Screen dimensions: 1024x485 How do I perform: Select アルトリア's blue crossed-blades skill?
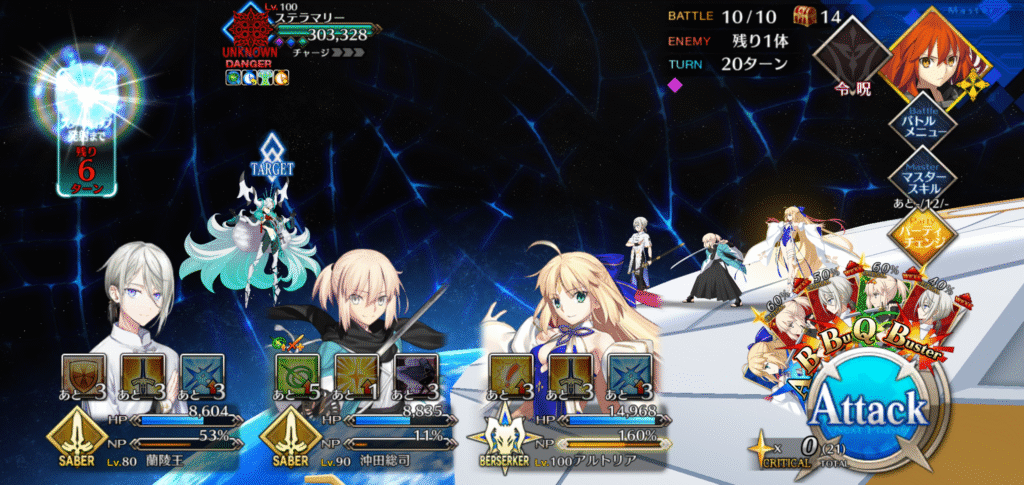pyautogui.click(x=626, y=371)
